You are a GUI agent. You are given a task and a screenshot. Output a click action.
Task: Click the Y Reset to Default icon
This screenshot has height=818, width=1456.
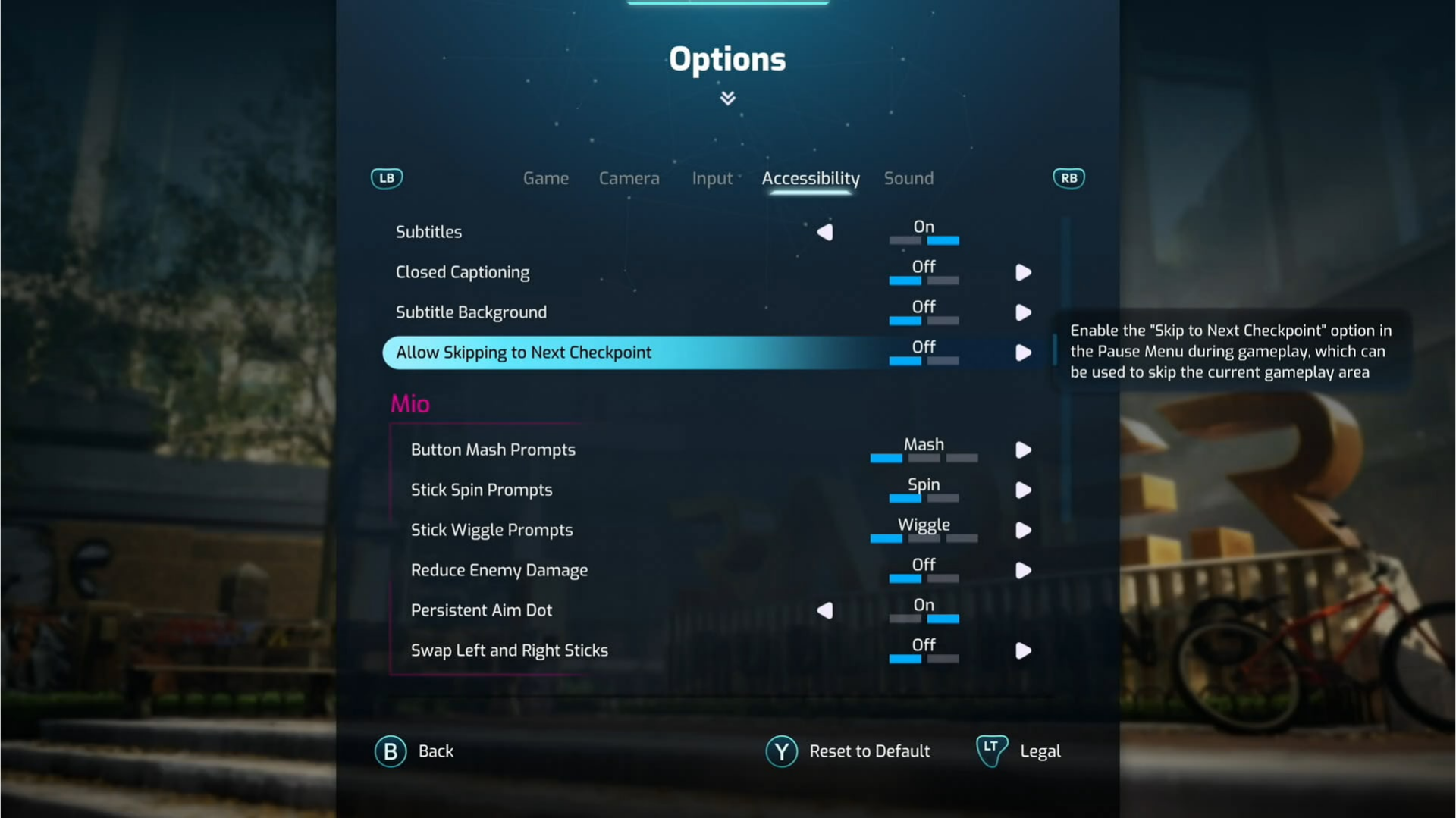point(781,751)
